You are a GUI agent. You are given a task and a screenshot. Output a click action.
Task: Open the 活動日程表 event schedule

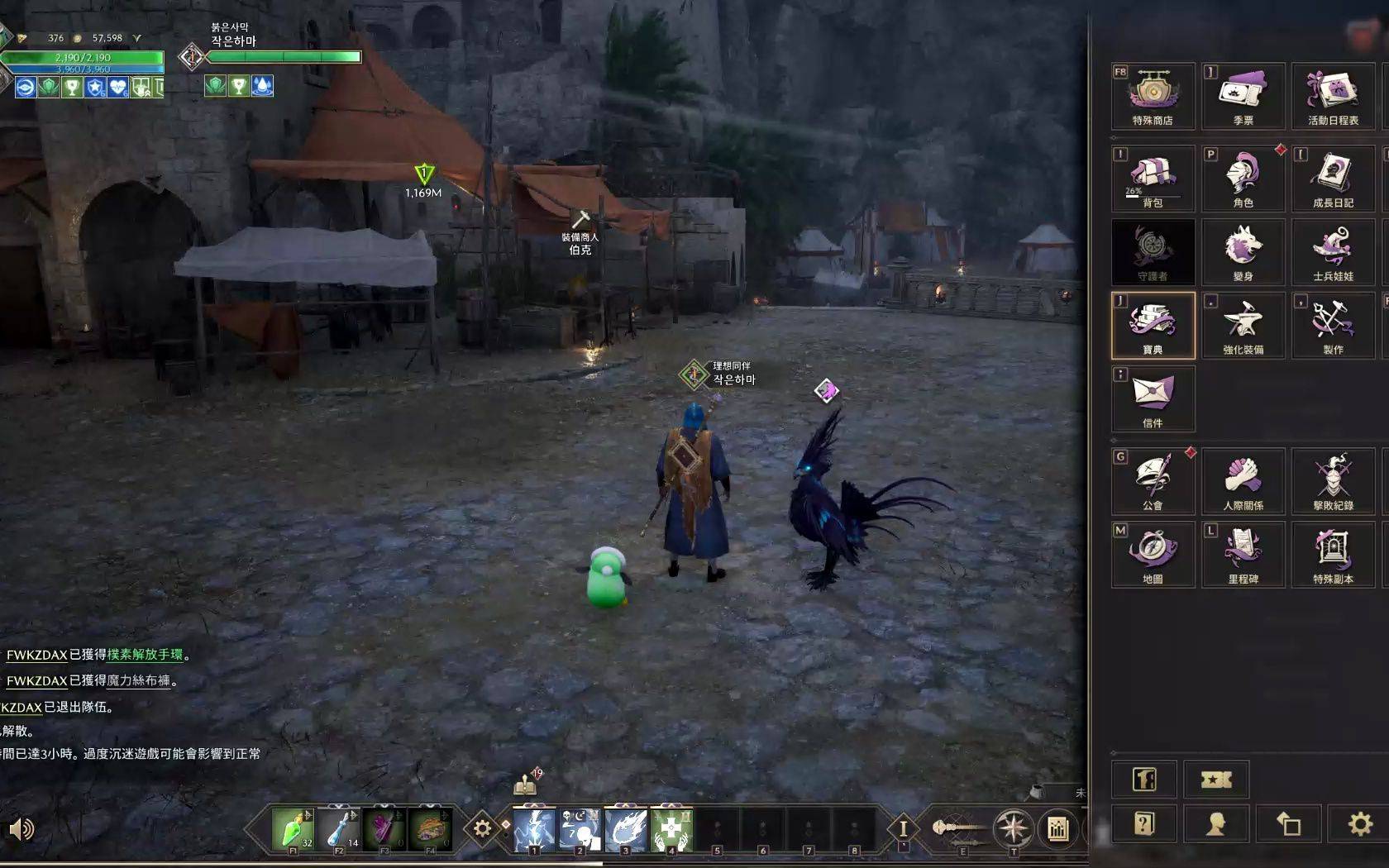1333,95
